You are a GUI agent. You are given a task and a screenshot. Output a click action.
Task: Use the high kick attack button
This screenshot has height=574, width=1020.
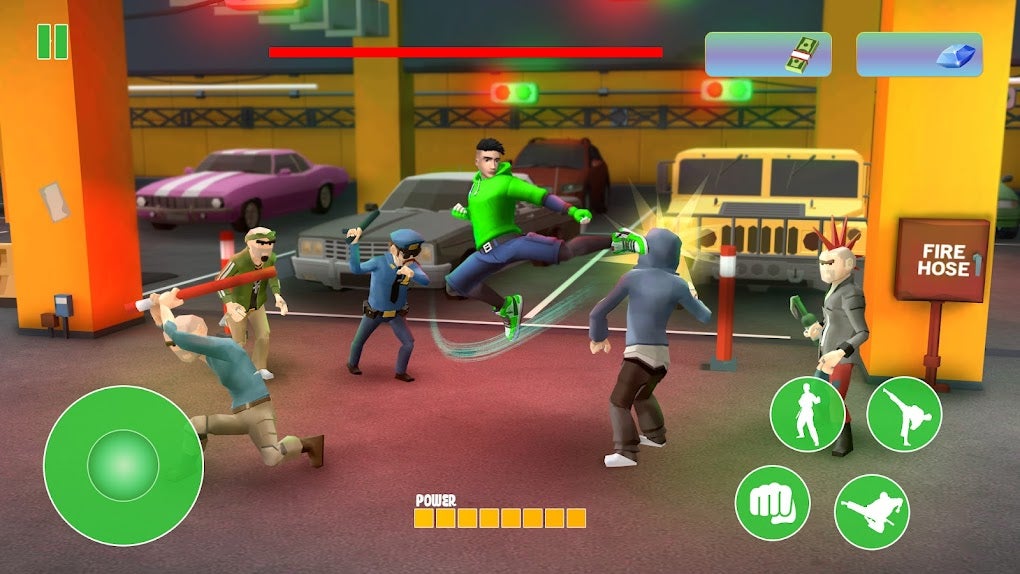tap(904, 414)
